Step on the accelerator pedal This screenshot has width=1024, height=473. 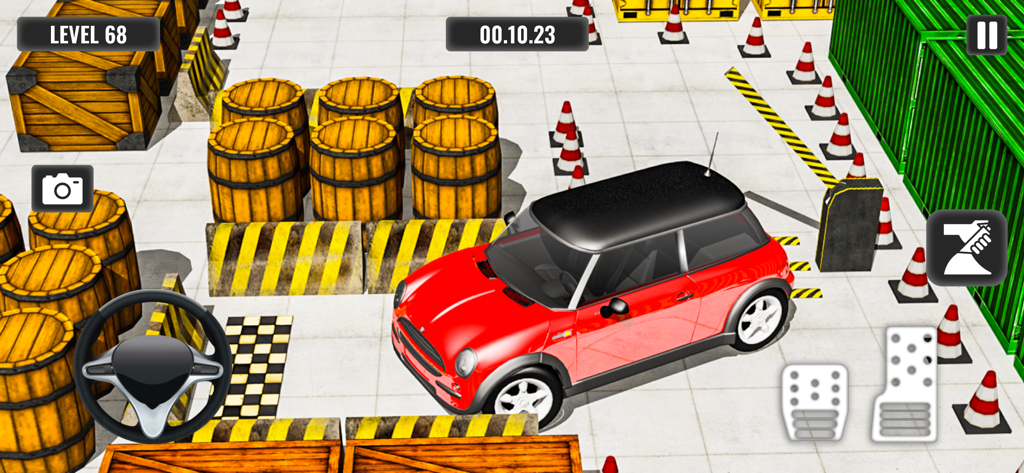coord(905,383)
